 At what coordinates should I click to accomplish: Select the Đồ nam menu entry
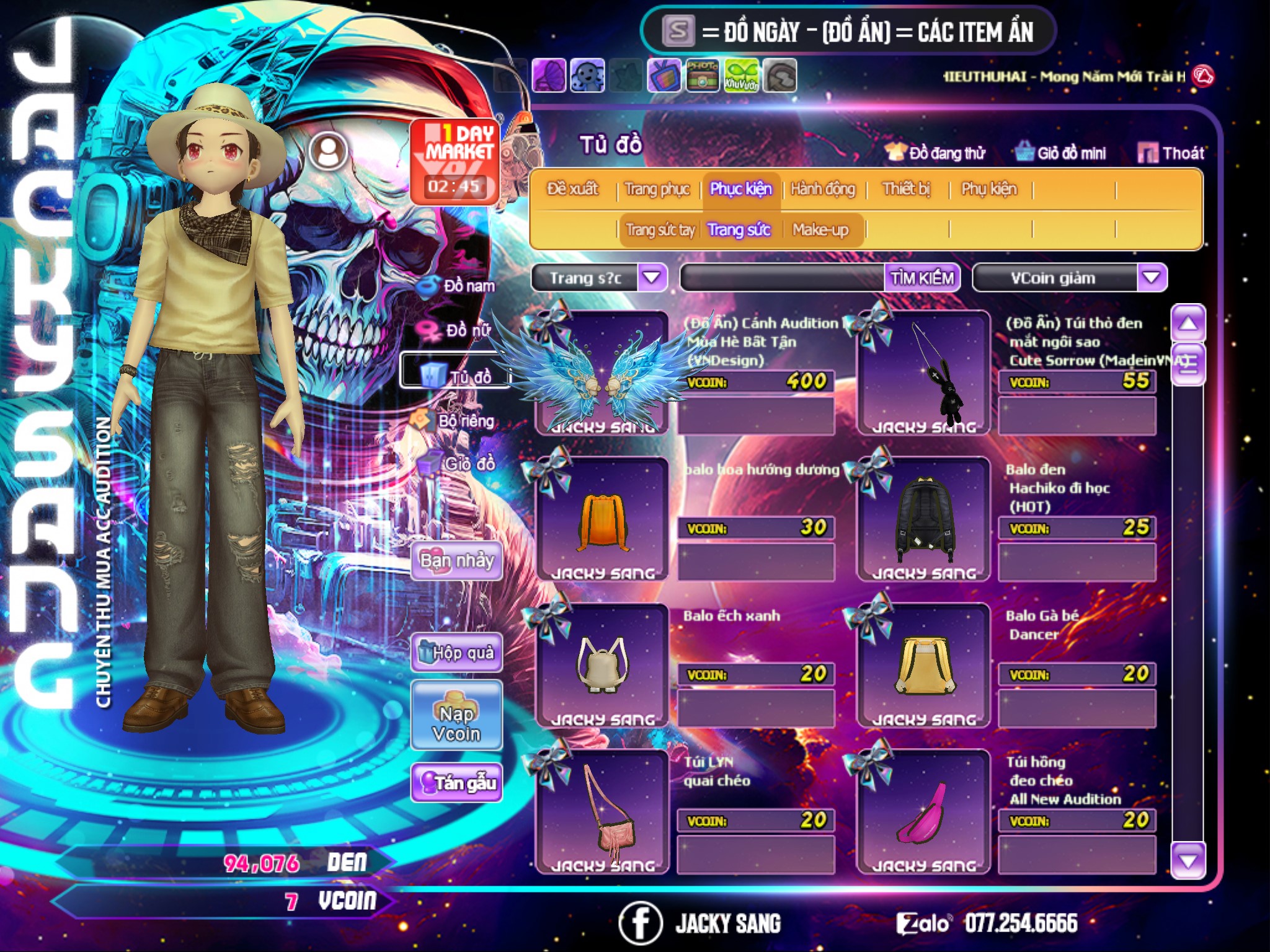458,286
